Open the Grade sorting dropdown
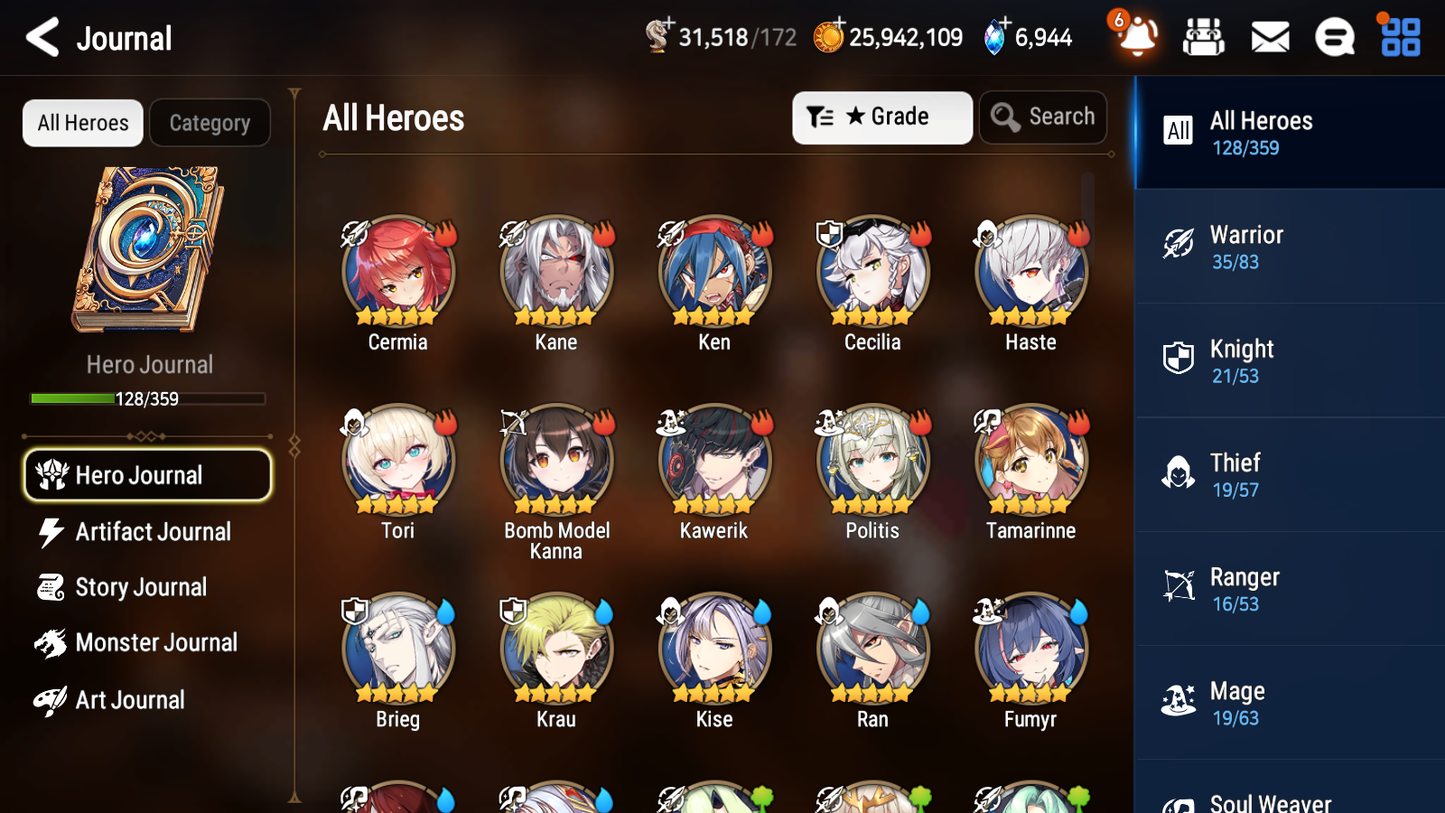This screenshot has height=813, width=1445. 882,117
